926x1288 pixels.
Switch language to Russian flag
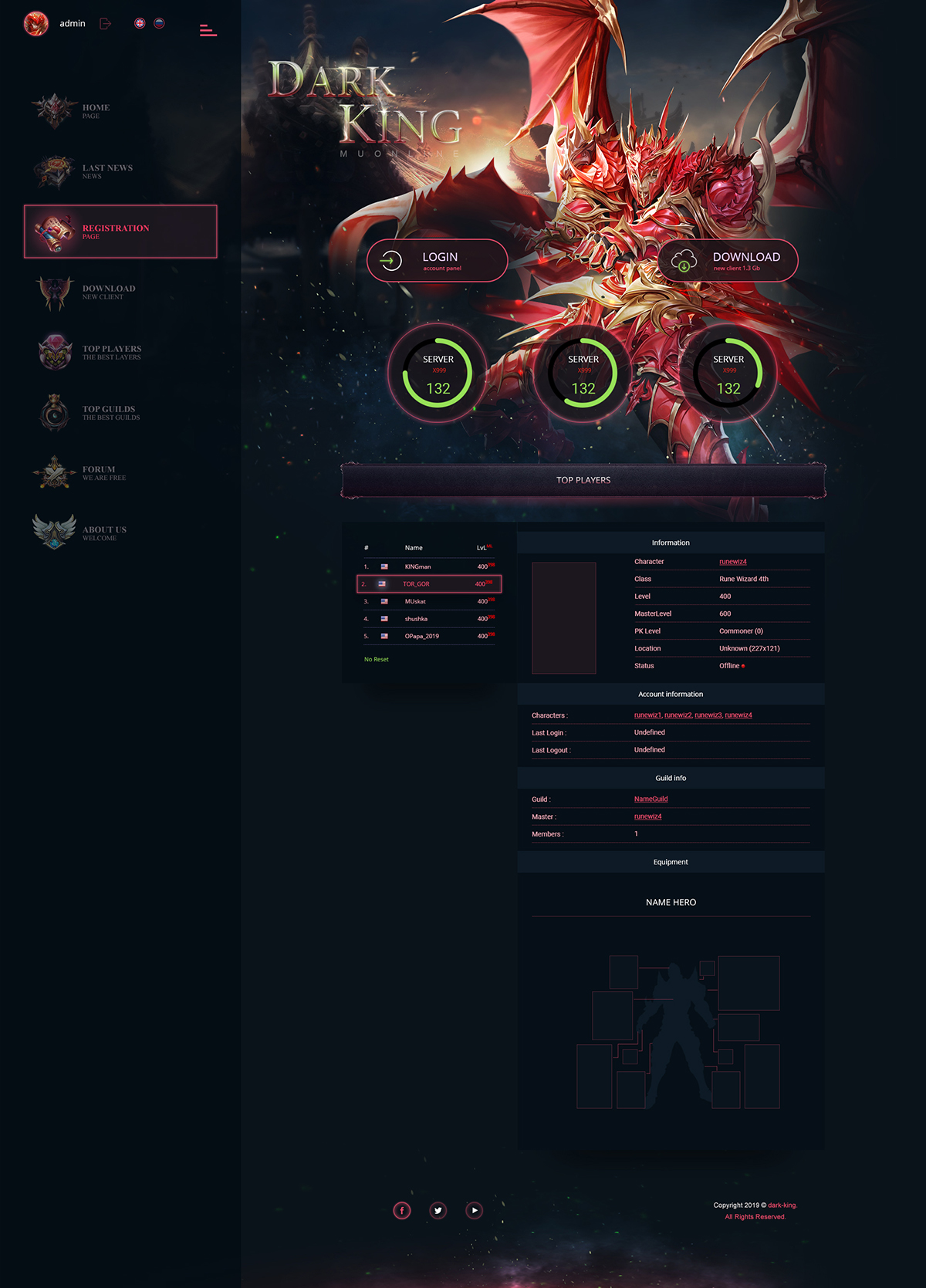pyautogui.click(x=159, y=23)
